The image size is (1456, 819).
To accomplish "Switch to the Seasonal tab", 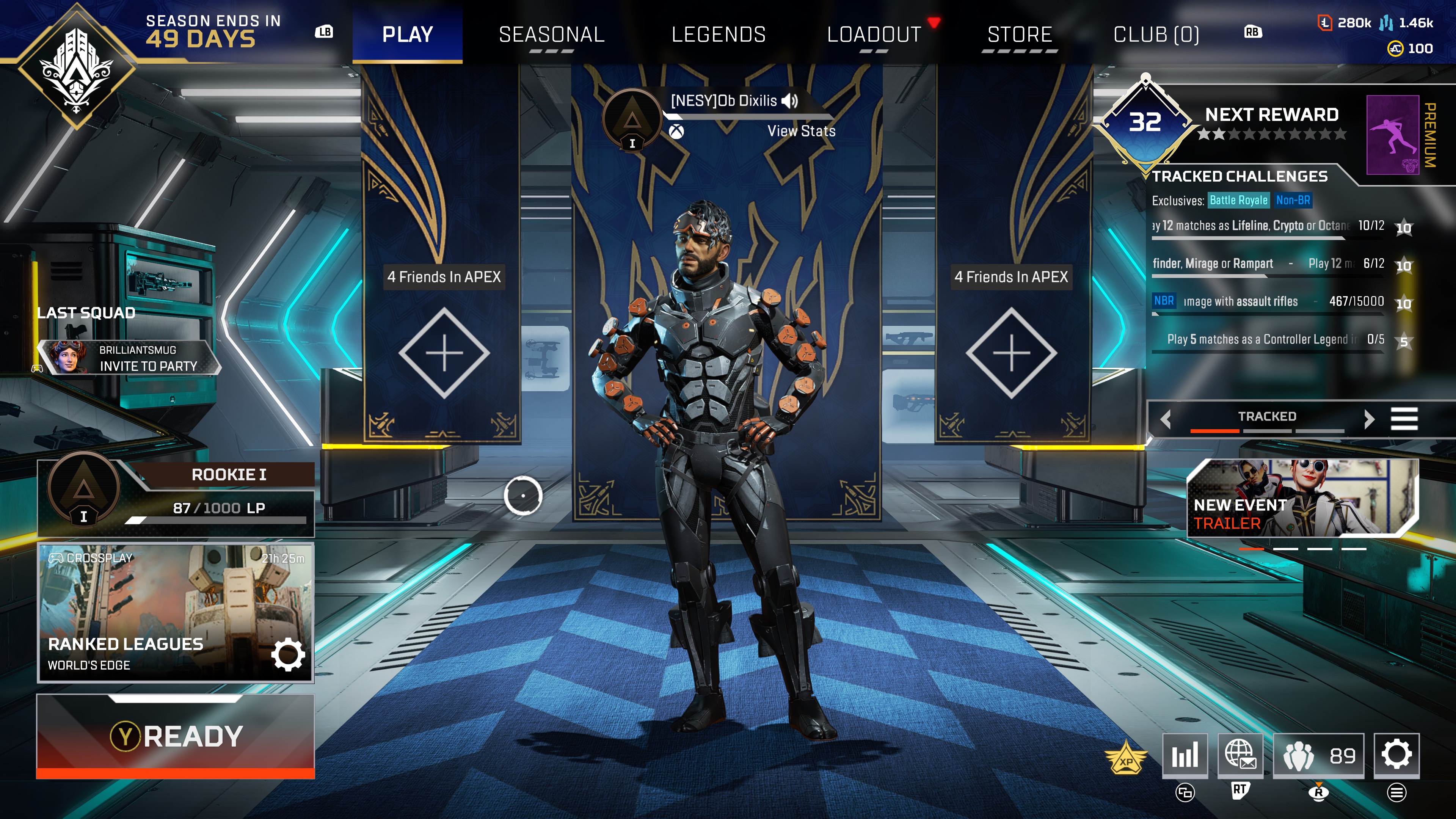I will [x=552, y=35].
